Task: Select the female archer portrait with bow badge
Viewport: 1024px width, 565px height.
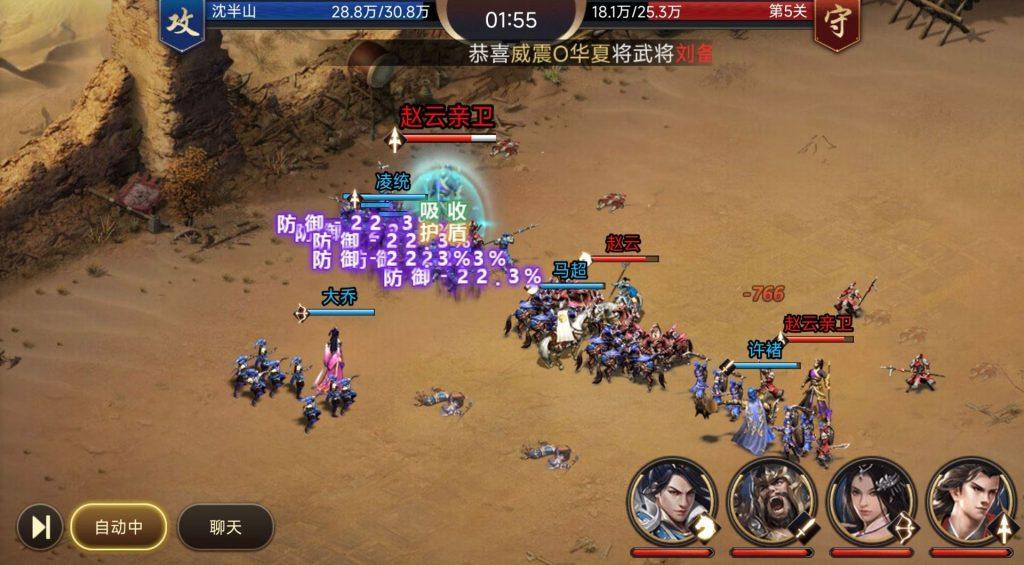Action: tap(871, 501)
